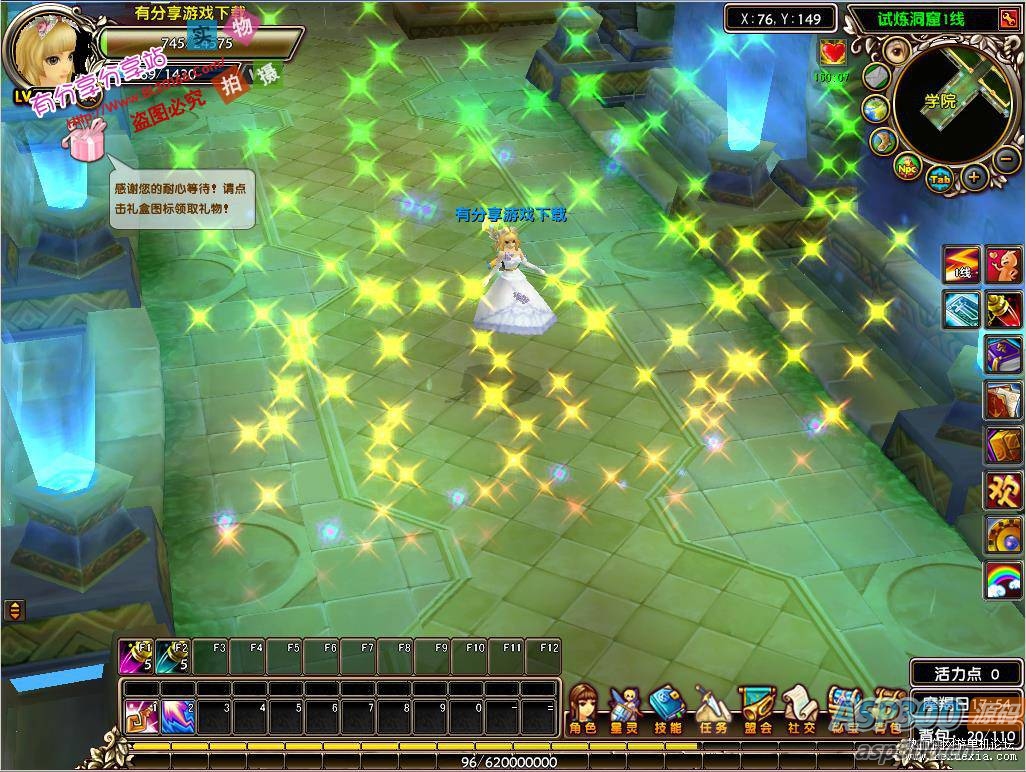The width and height of the screenshot is (1026, 772).
Task: Open the 角色 character menu
Action: click(581, 706)
